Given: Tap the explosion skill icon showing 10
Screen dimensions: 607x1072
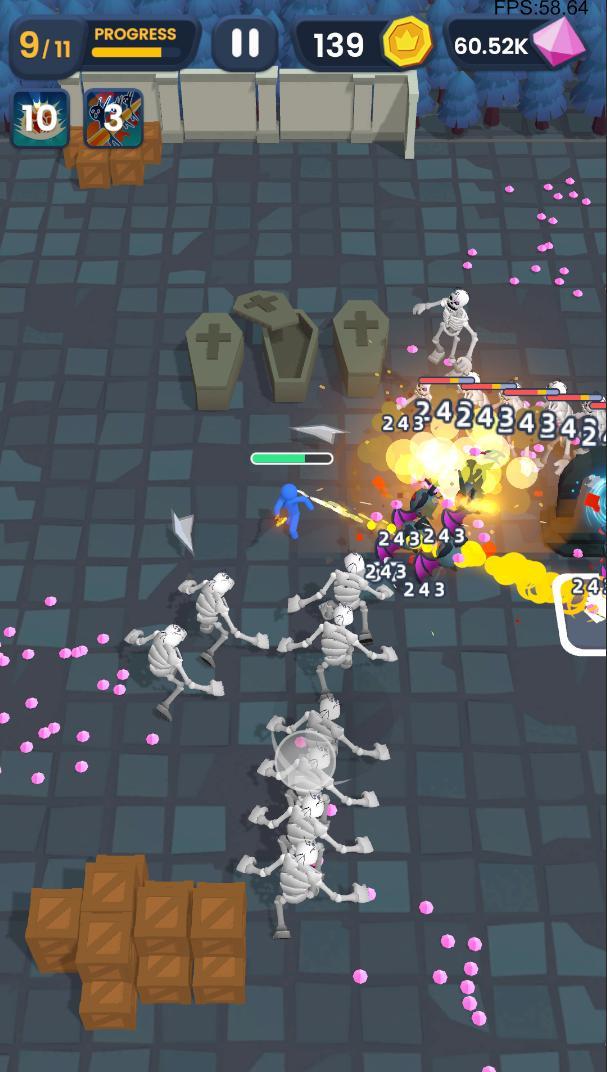Looking at the screenshot, I should tap(40, 118).
